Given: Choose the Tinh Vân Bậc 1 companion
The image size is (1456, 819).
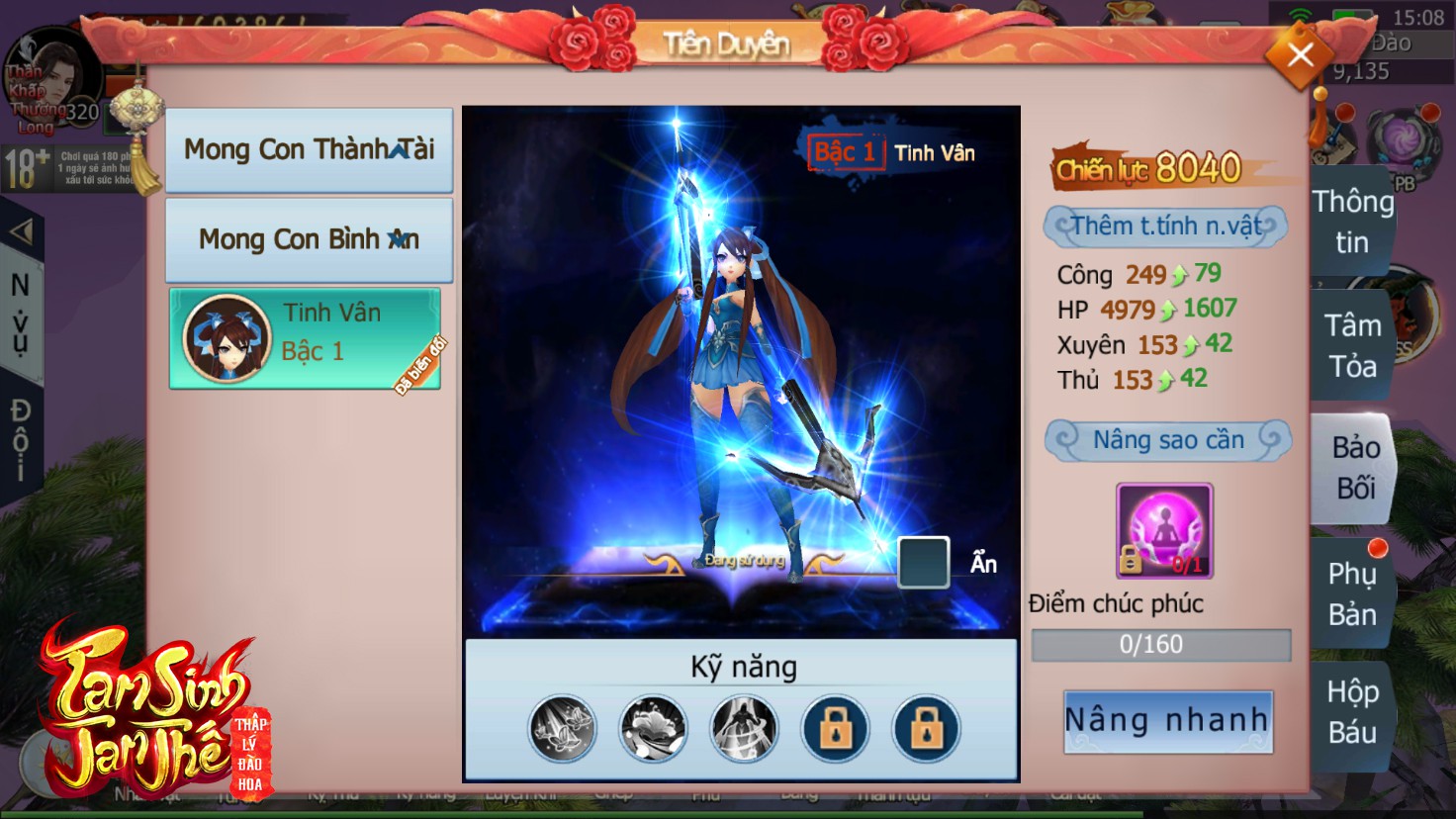Looking at the screenshot, I should 305,338.
